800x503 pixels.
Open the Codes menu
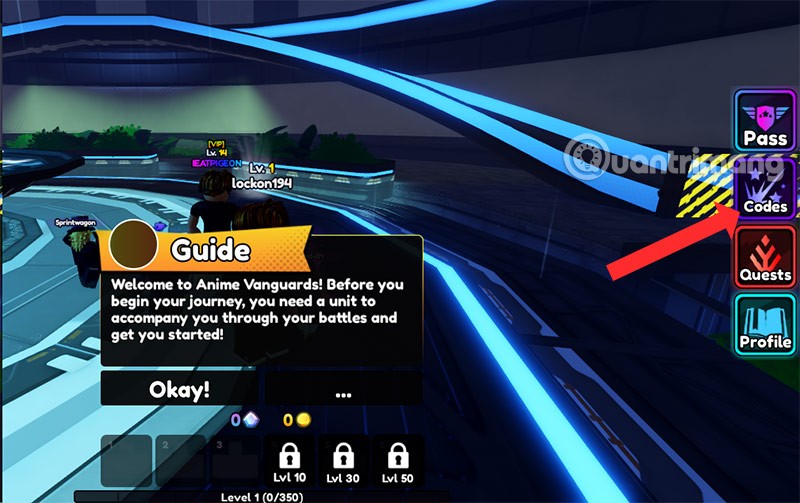[x=764, y=190]
